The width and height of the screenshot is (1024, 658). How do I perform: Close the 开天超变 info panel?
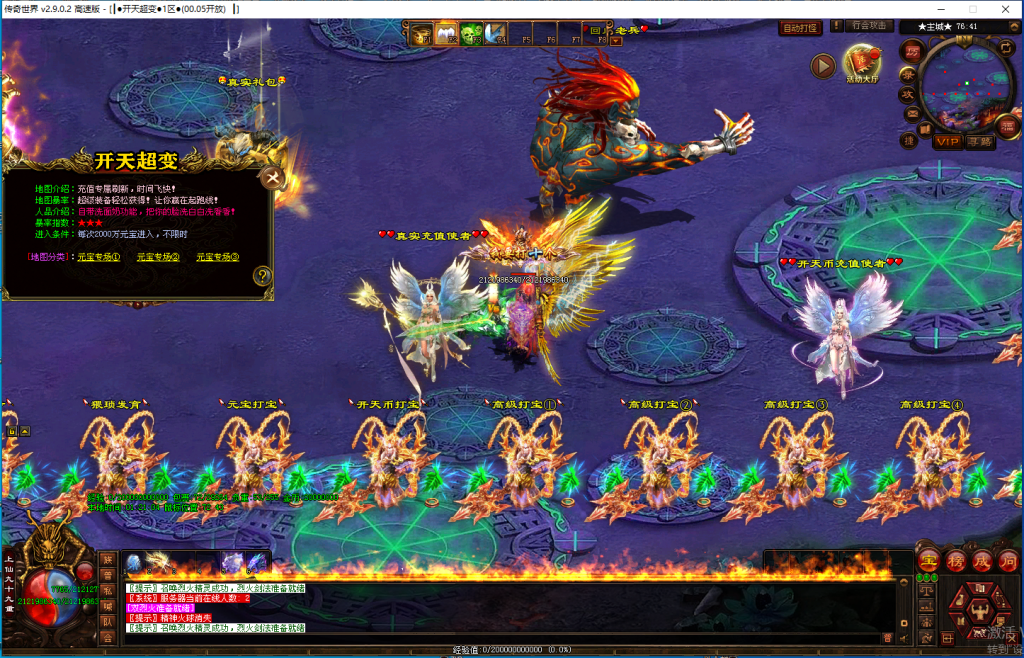(271, 178)
